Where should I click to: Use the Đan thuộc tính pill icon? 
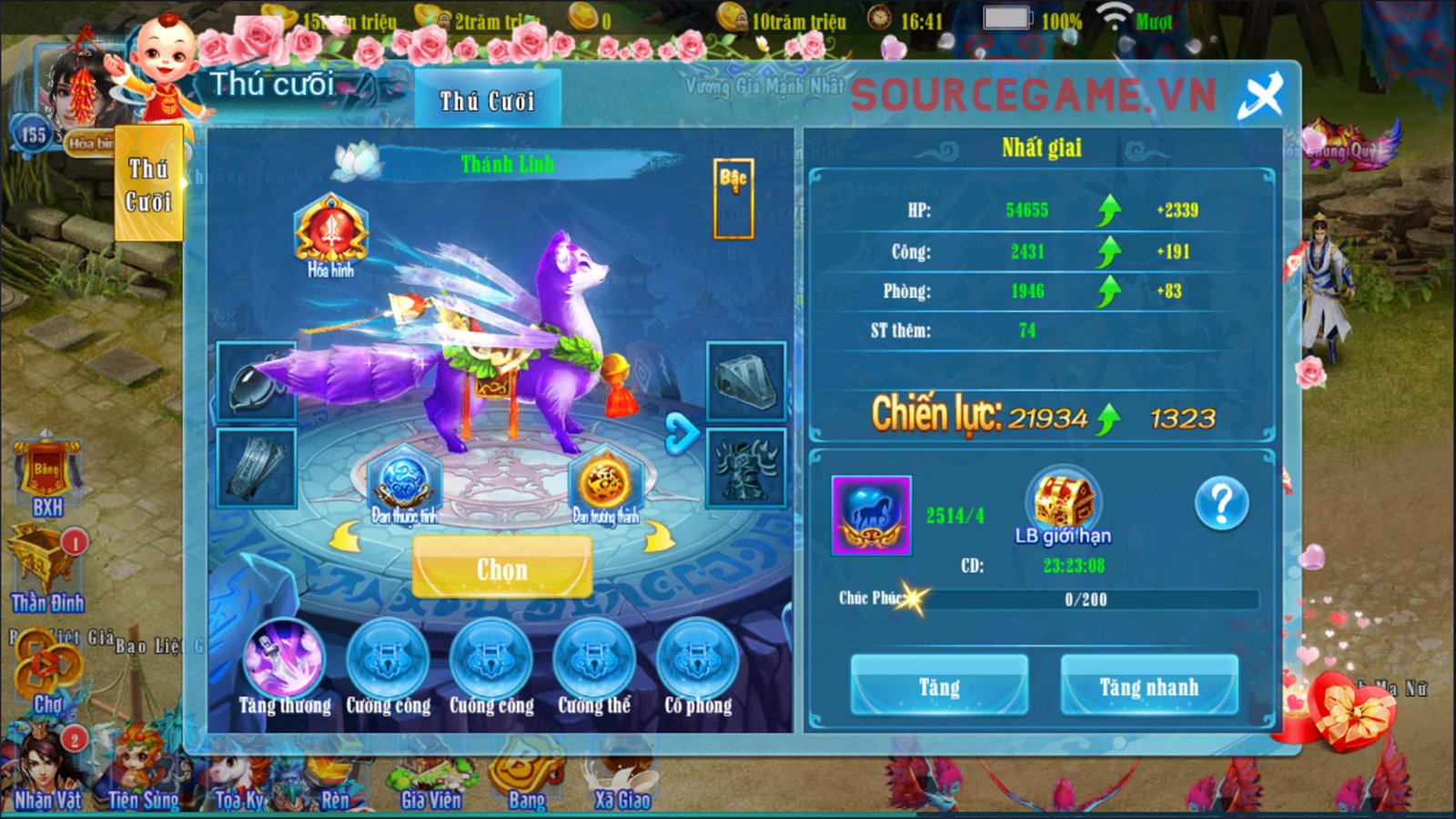[x=403, y=483]
